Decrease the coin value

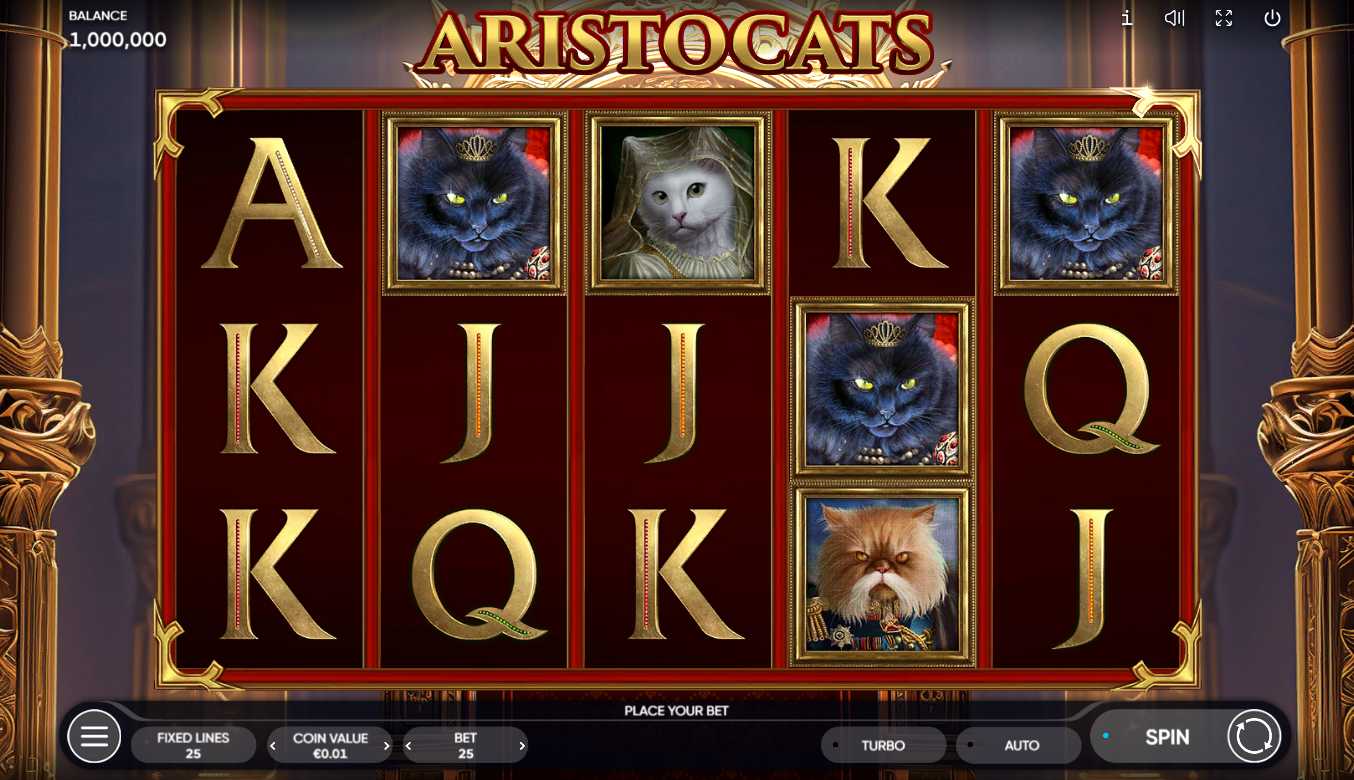click(x=273, y=746)
